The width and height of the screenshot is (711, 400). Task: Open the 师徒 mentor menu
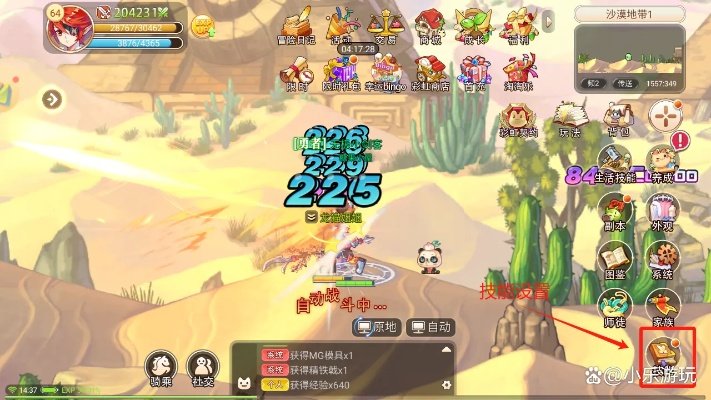pyautogui.click(x=616, y=305)
